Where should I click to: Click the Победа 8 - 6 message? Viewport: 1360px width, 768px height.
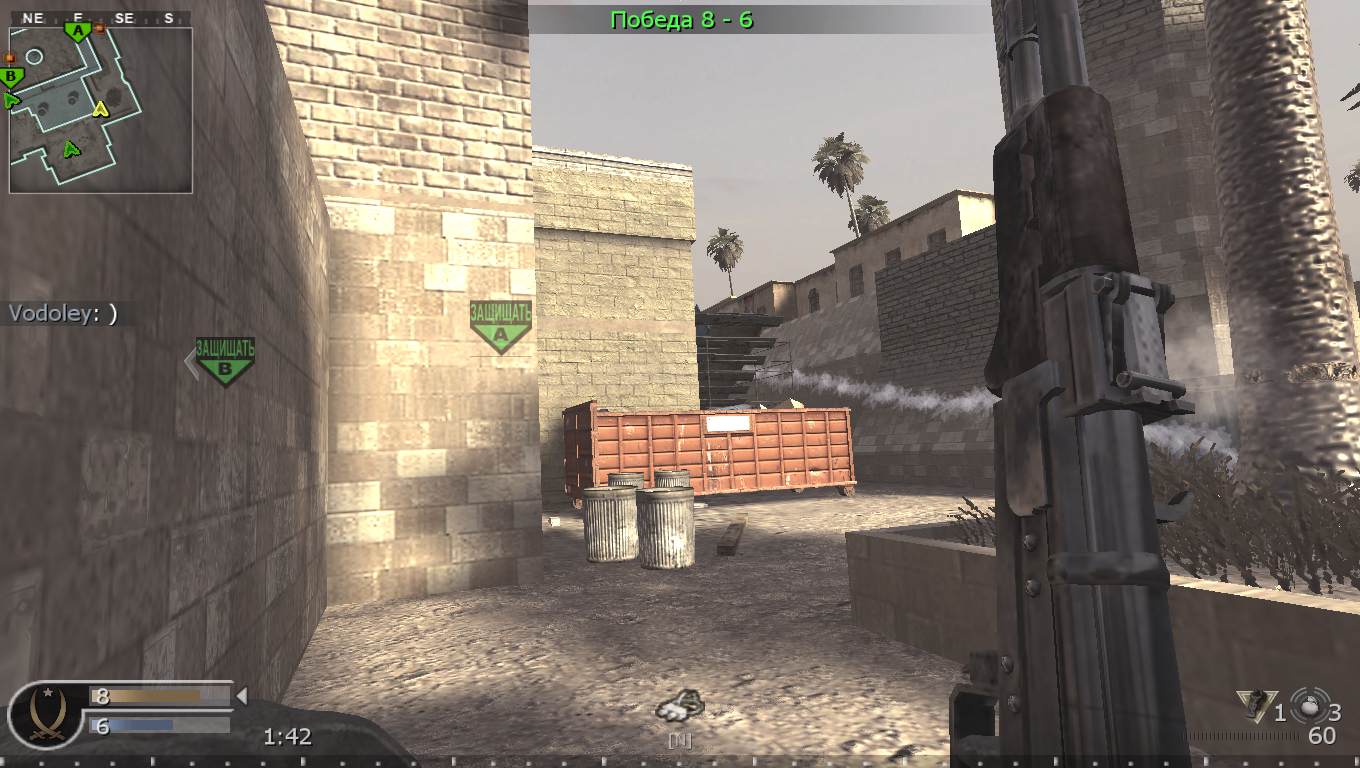(681, 20)
